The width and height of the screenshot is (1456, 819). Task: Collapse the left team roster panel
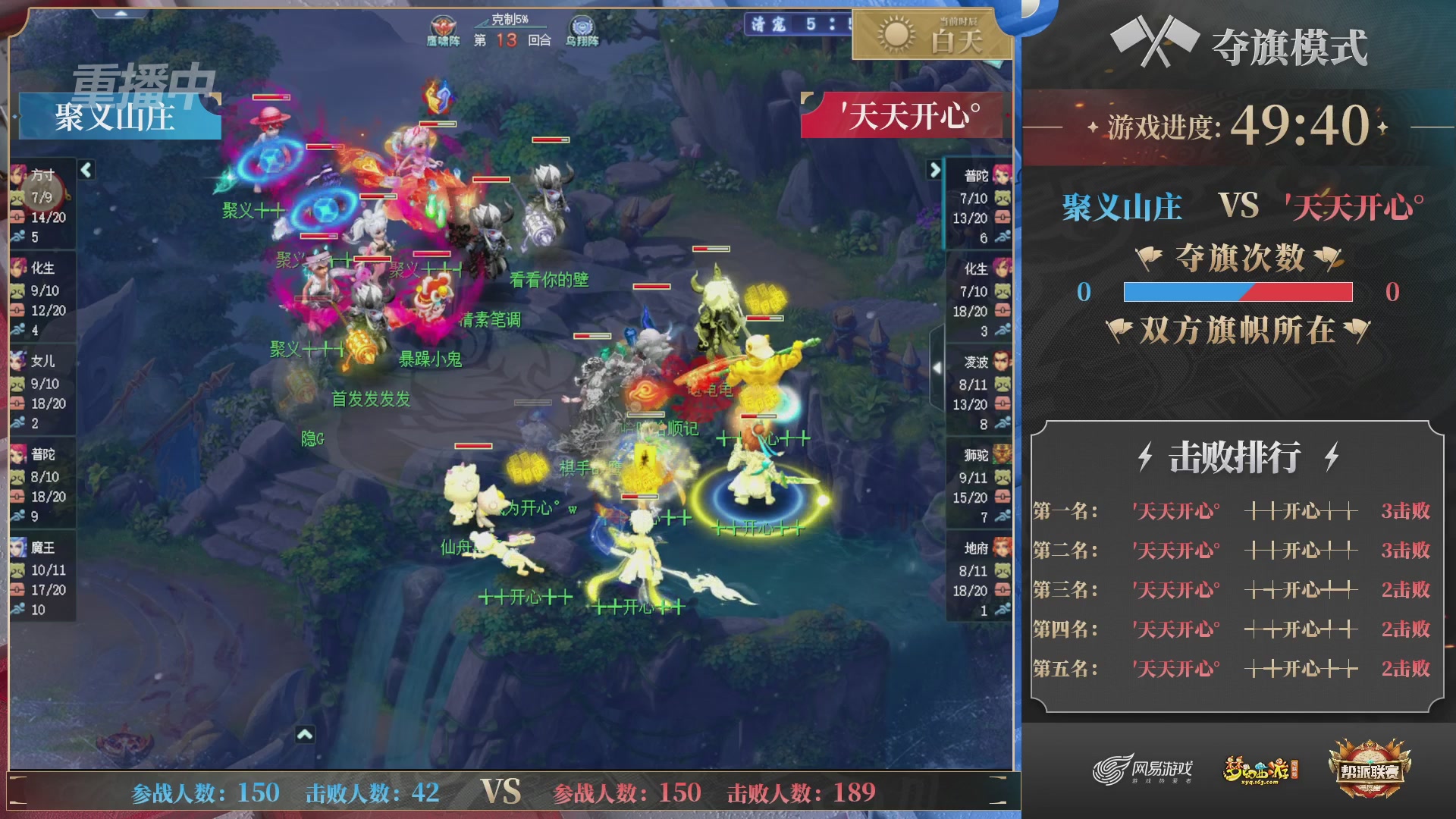pos(86,171)
